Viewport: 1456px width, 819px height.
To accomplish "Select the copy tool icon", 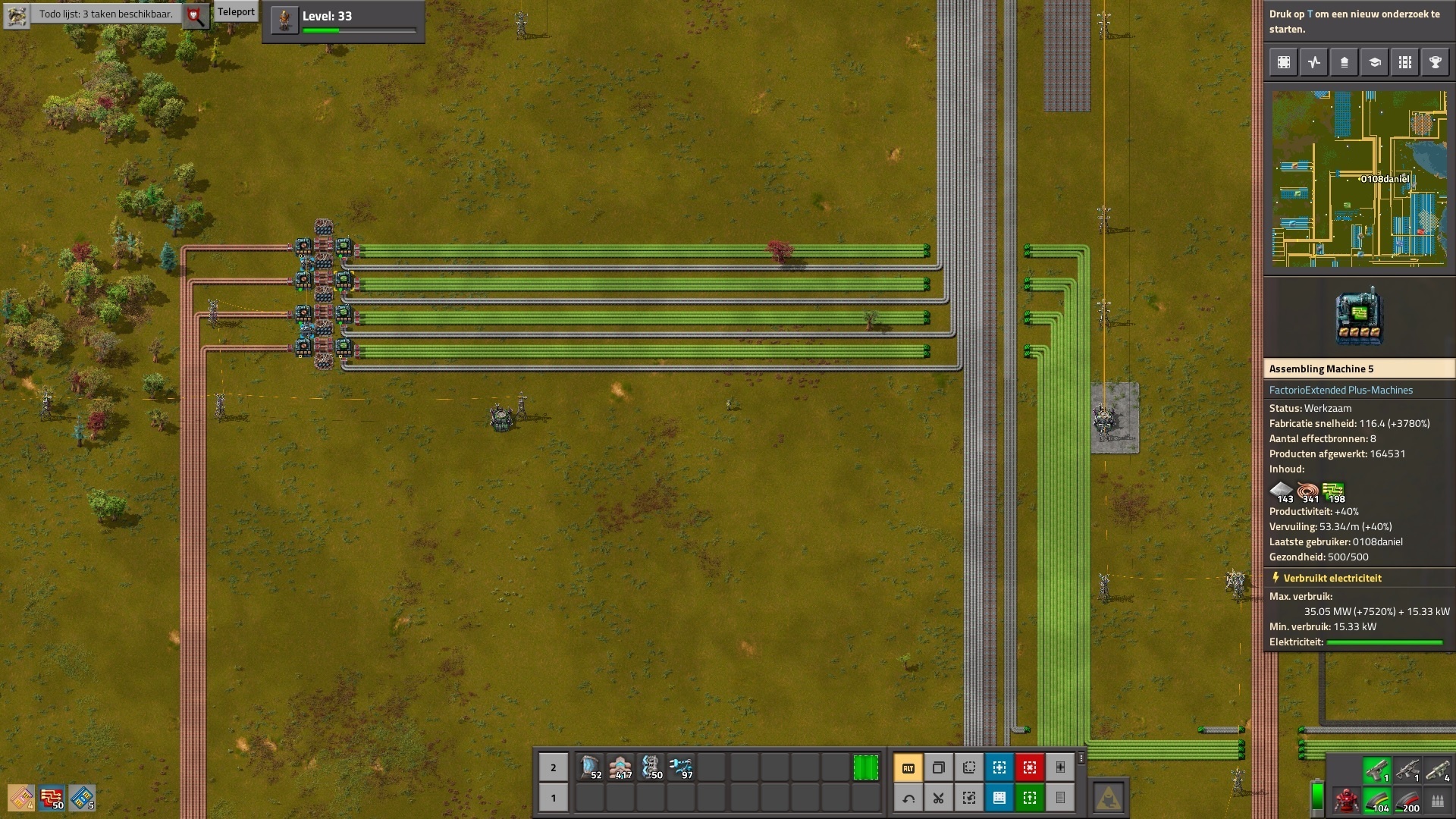I will click(x=939, y=767).
